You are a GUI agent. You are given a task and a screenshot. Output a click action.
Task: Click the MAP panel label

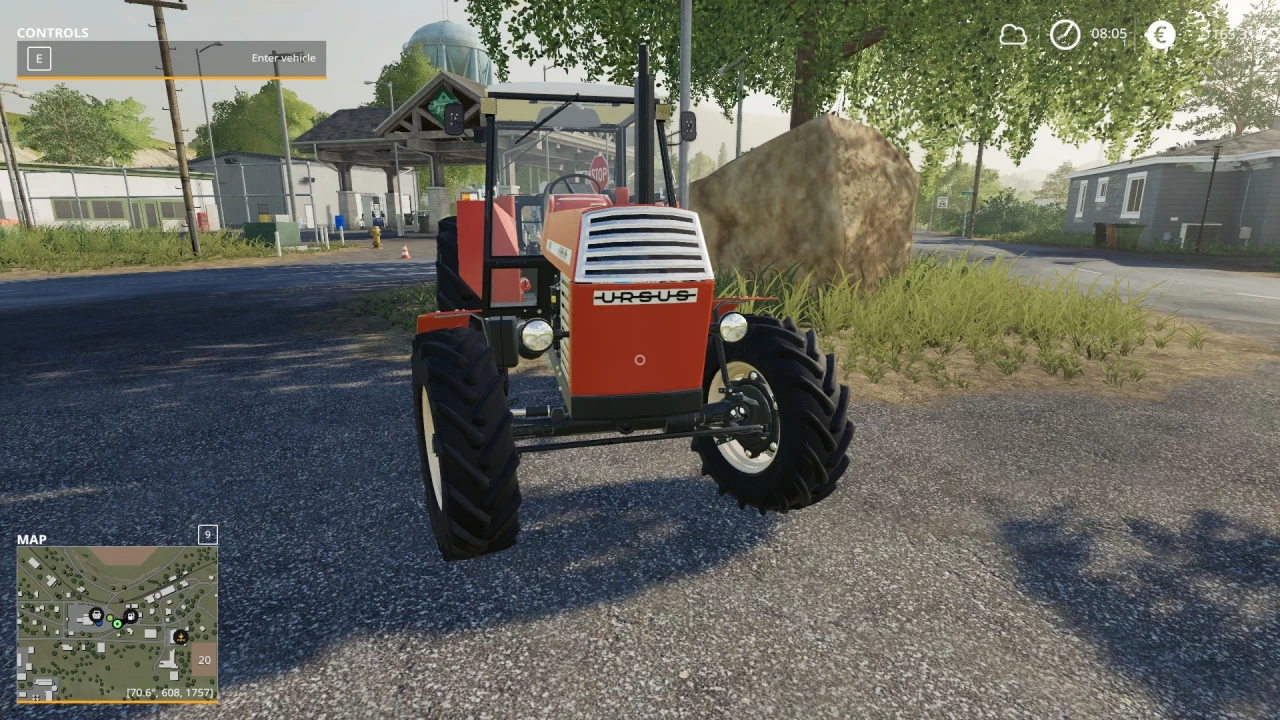(31, 539)
